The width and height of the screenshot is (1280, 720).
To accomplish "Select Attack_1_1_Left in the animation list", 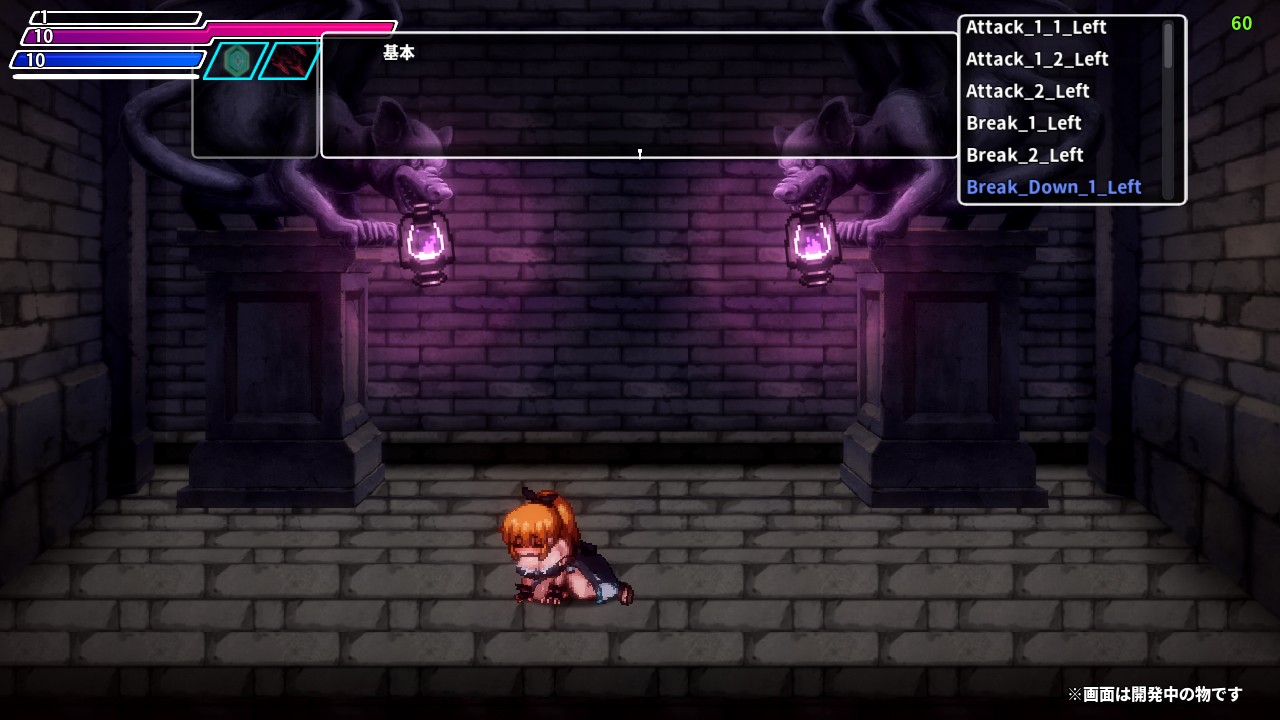I will pyautogui.click(x=1036, y=27).
